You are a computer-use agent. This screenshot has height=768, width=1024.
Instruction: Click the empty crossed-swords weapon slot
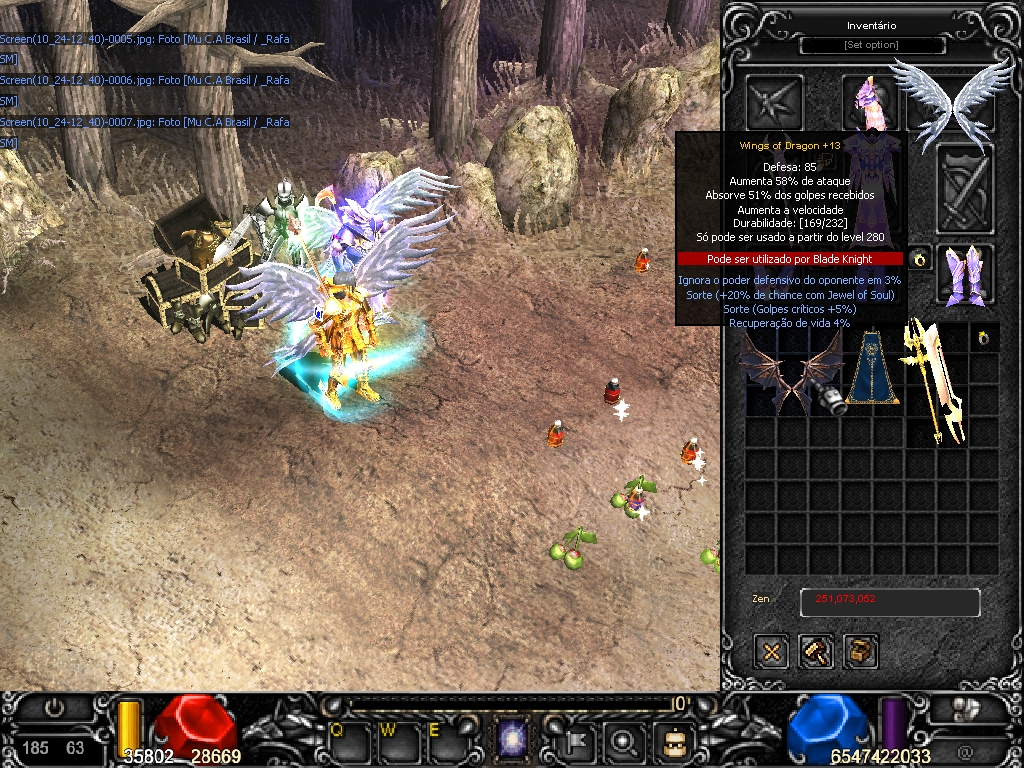(x=964, y=188)
